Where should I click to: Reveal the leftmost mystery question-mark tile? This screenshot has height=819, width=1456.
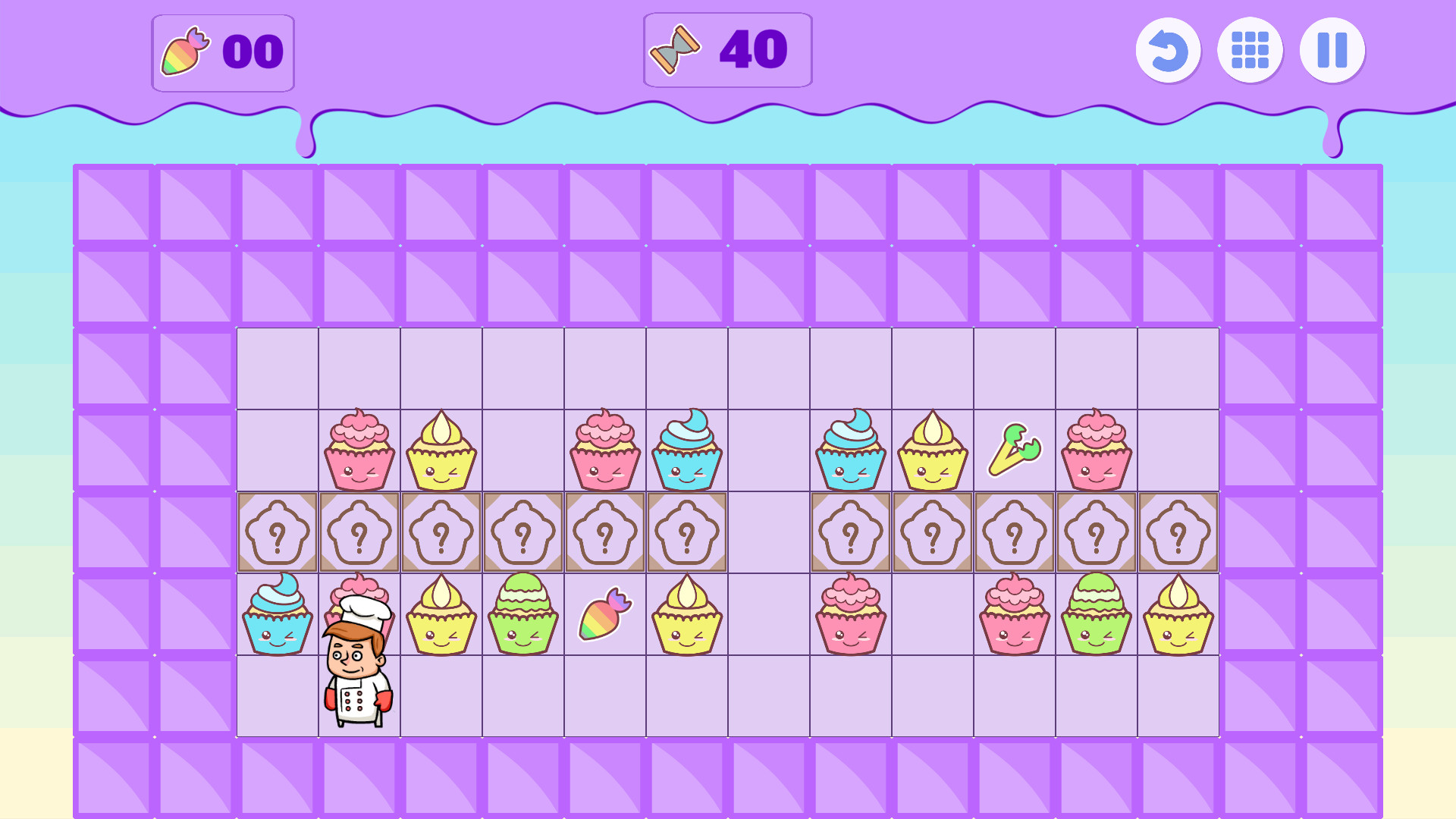pyautogui.click(x=277, y=531)
